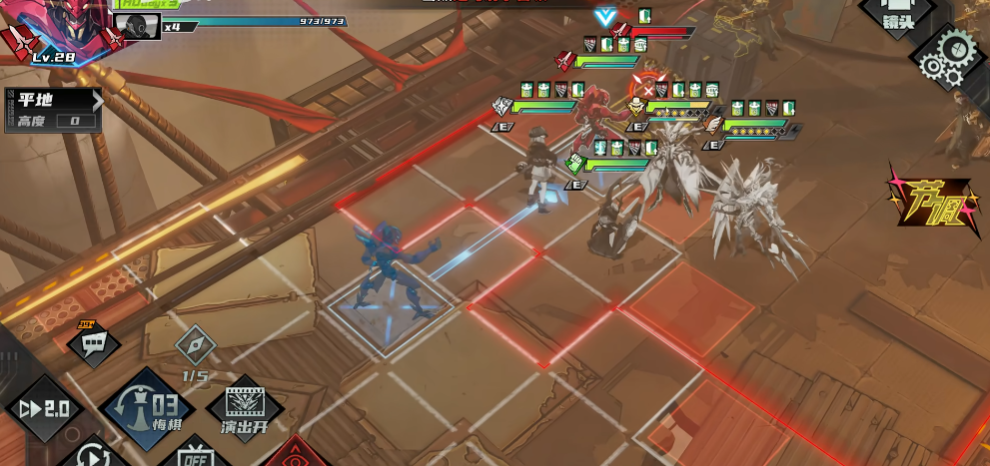Viewport: 990px width, 466px height.
Task: Toggle the 演出开 animation display
Action: (x=243, y=410)
